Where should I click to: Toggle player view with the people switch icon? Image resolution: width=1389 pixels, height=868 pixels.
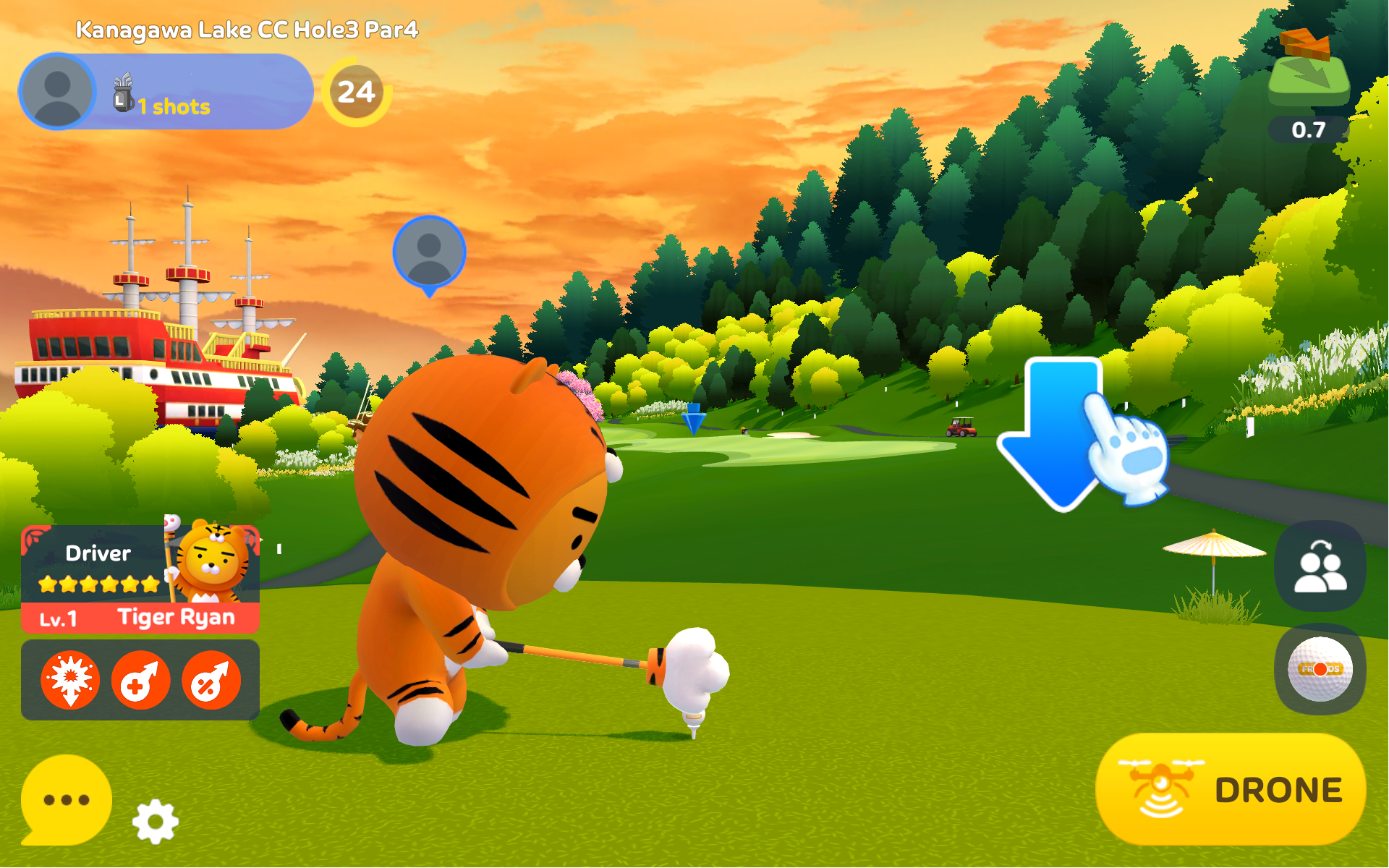[x=1320, y=566]
